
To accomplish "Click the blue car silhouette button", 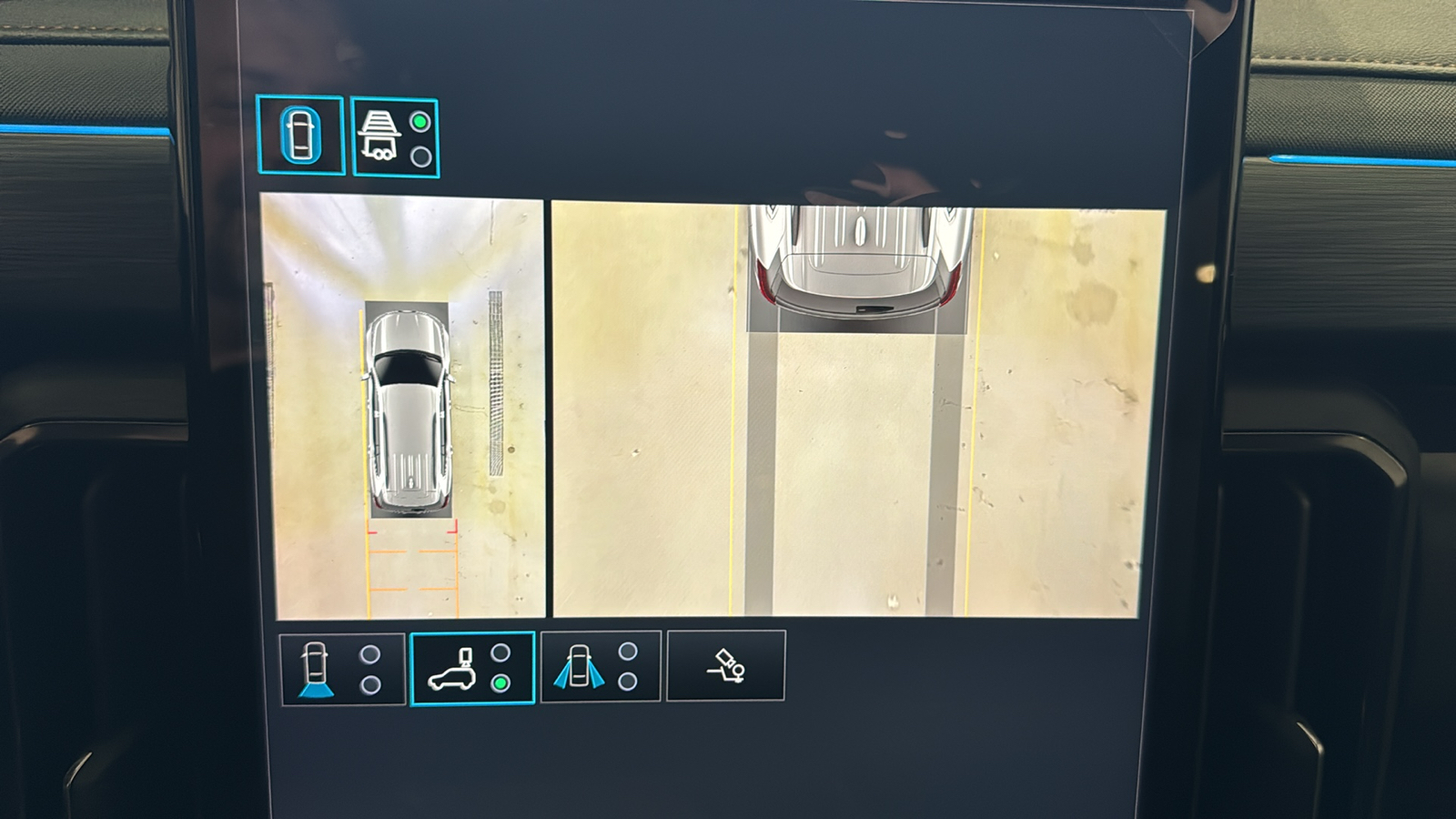I will click(x=302, y=134).
